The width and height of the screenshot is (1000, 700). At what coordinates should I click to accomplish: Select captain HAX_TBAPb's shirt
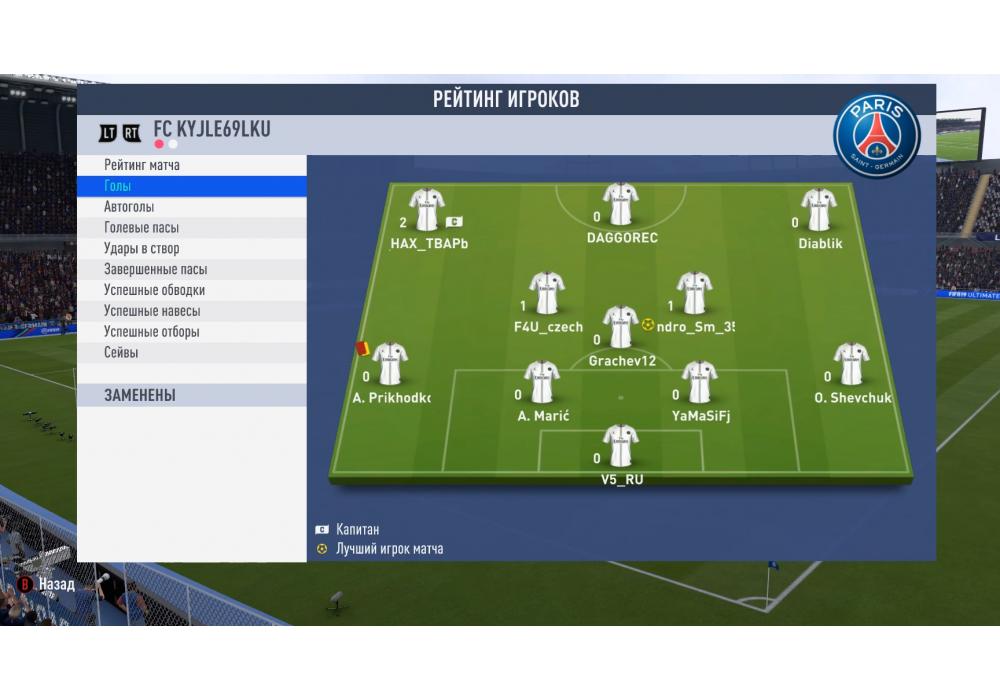tap(427, 210)
